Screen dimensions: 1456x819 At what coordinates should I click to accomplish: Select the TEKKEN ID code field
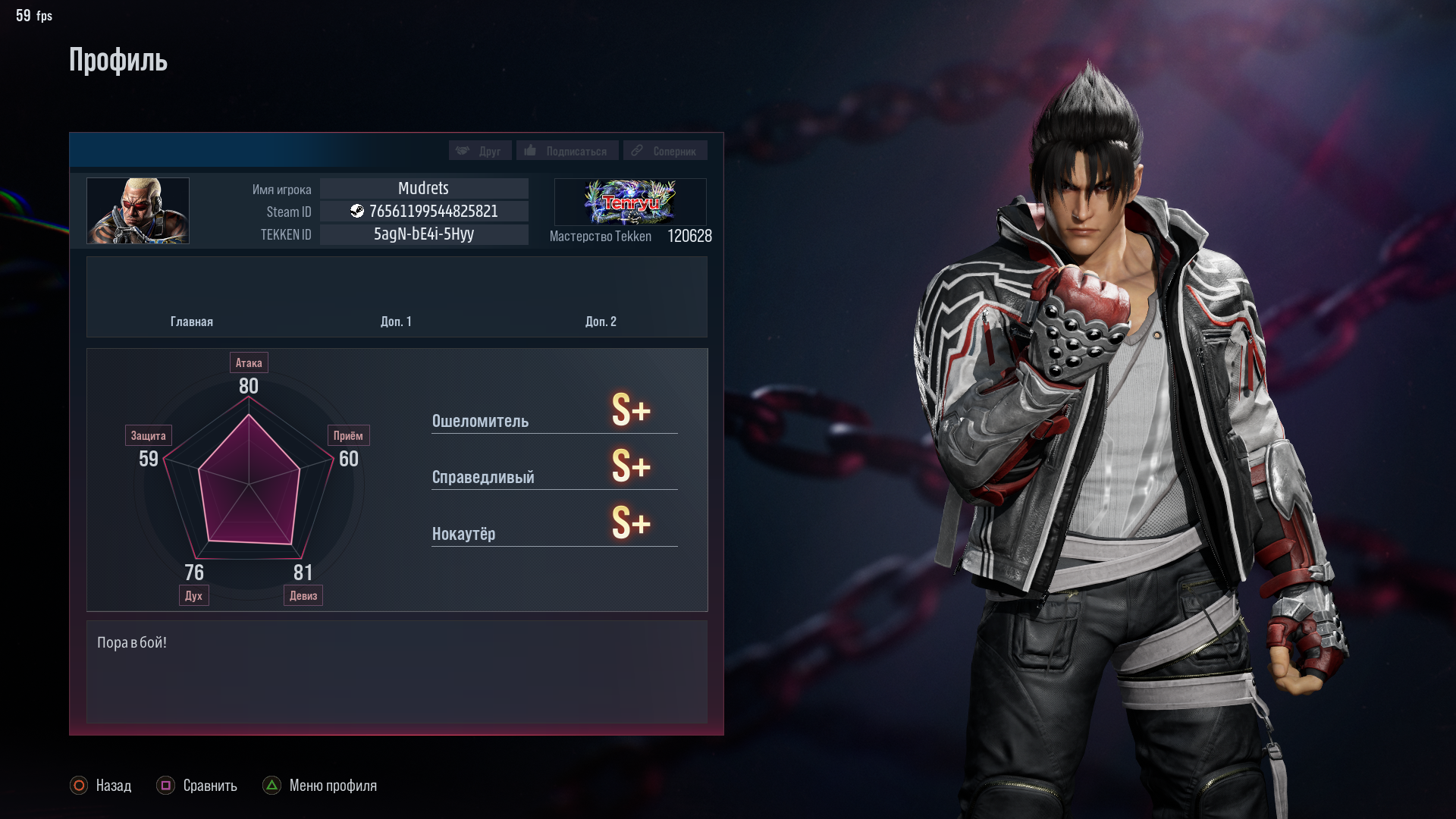(424, 234)
